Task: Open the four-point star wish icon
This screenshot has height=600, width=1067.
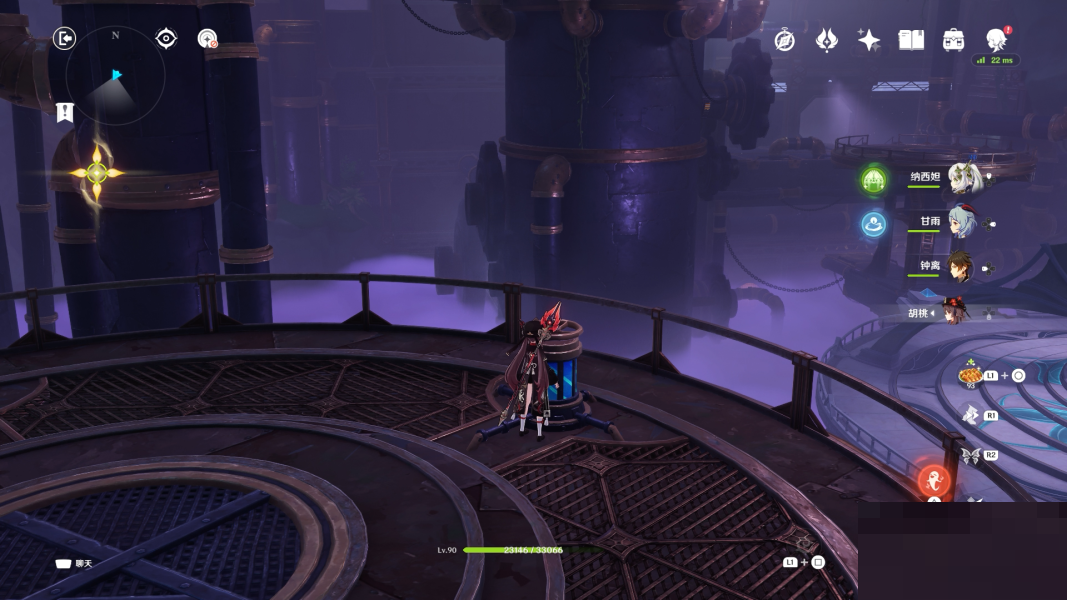Action: (x=869, y=40)
